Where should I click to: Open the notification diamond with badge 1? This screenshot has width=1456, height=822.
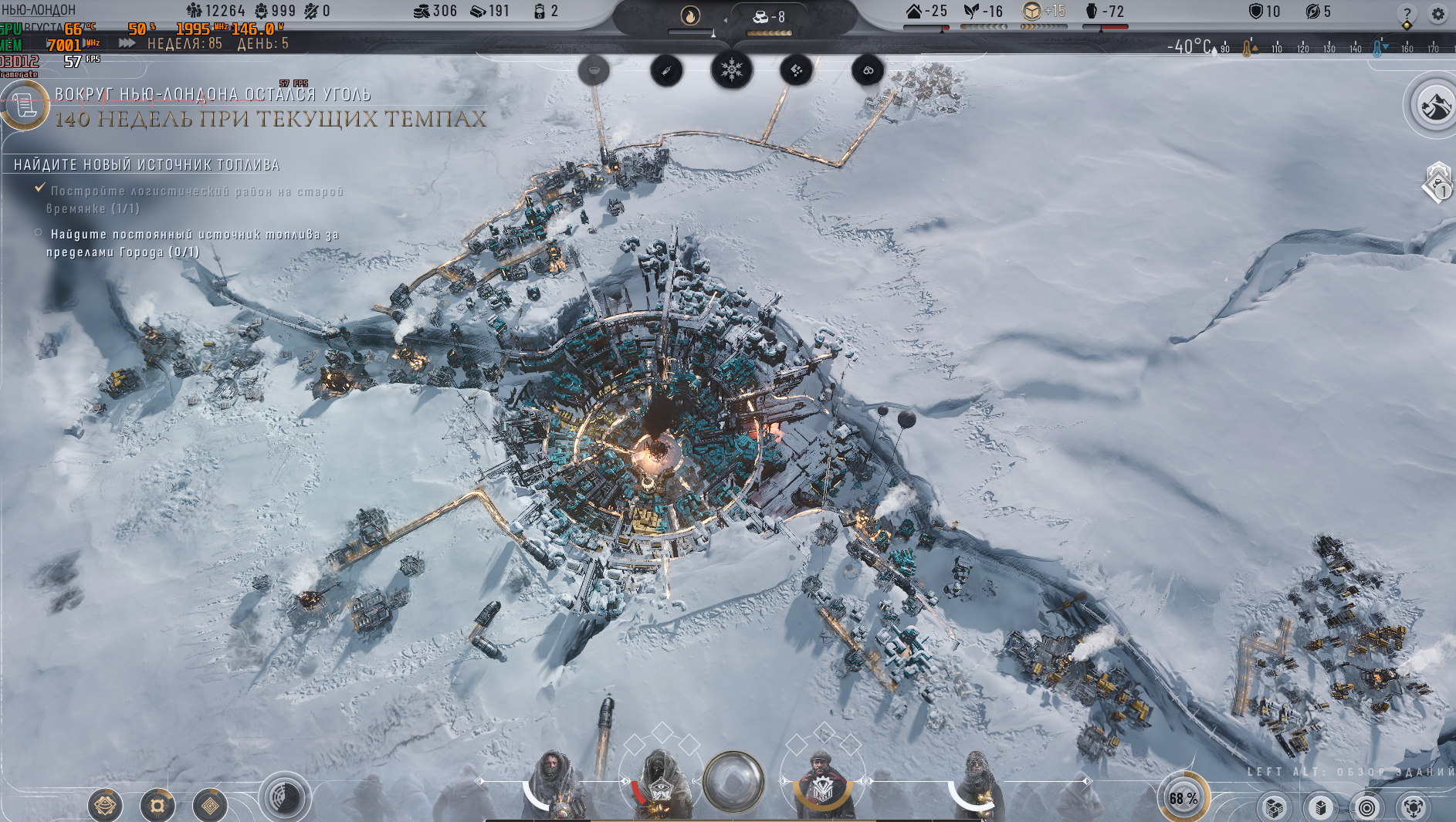1439,184
